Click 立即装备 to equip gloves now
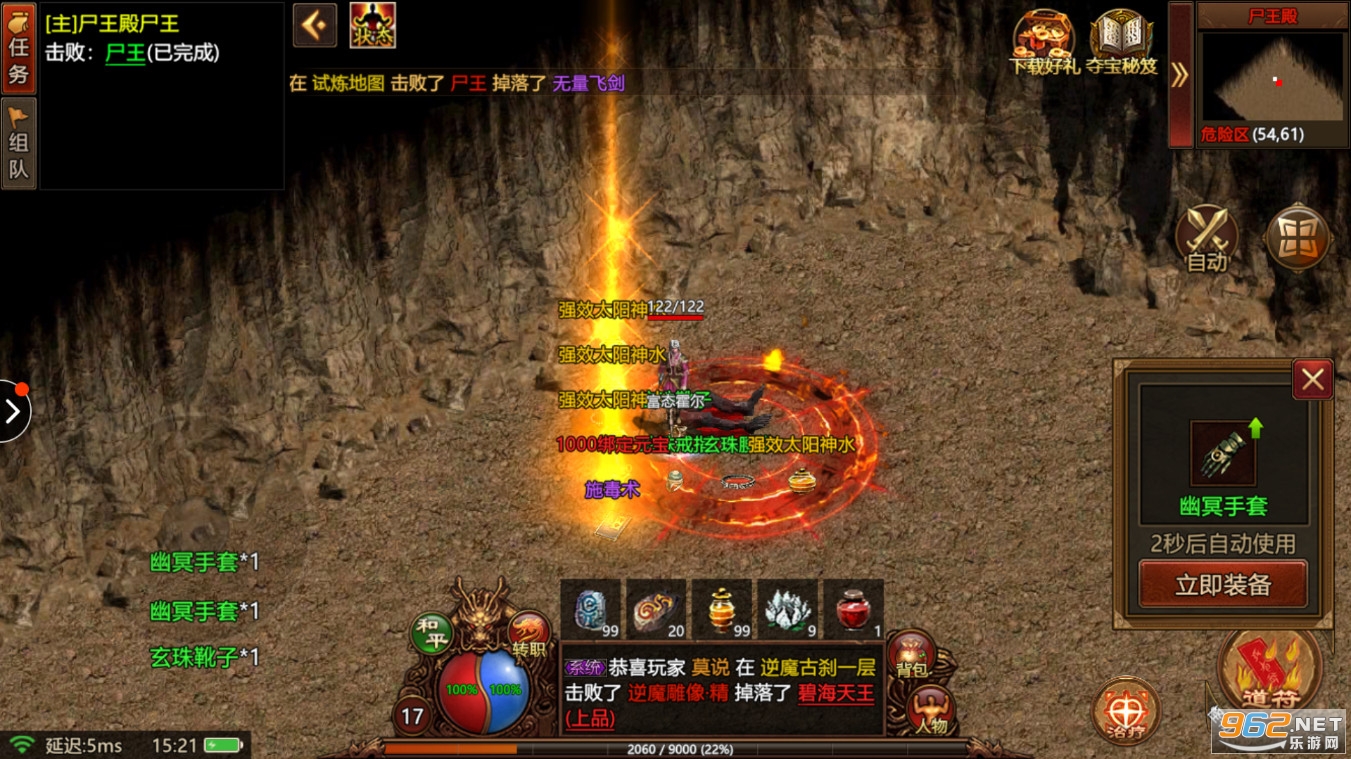The height and width of the screenshot is (759, 1351). [1223, 584]
